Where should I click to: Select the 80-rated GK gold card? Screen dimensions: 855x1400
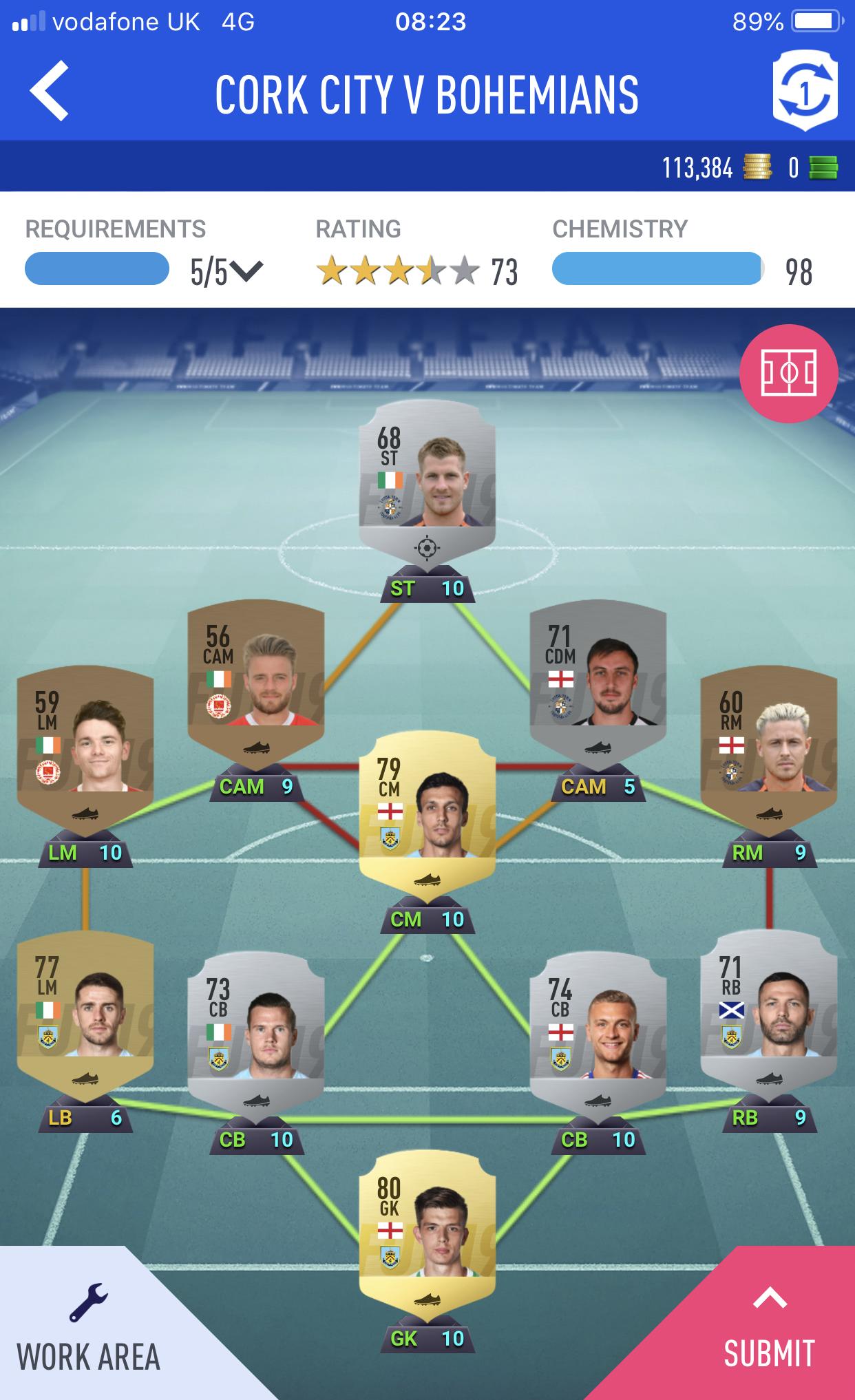point(427,1232)
